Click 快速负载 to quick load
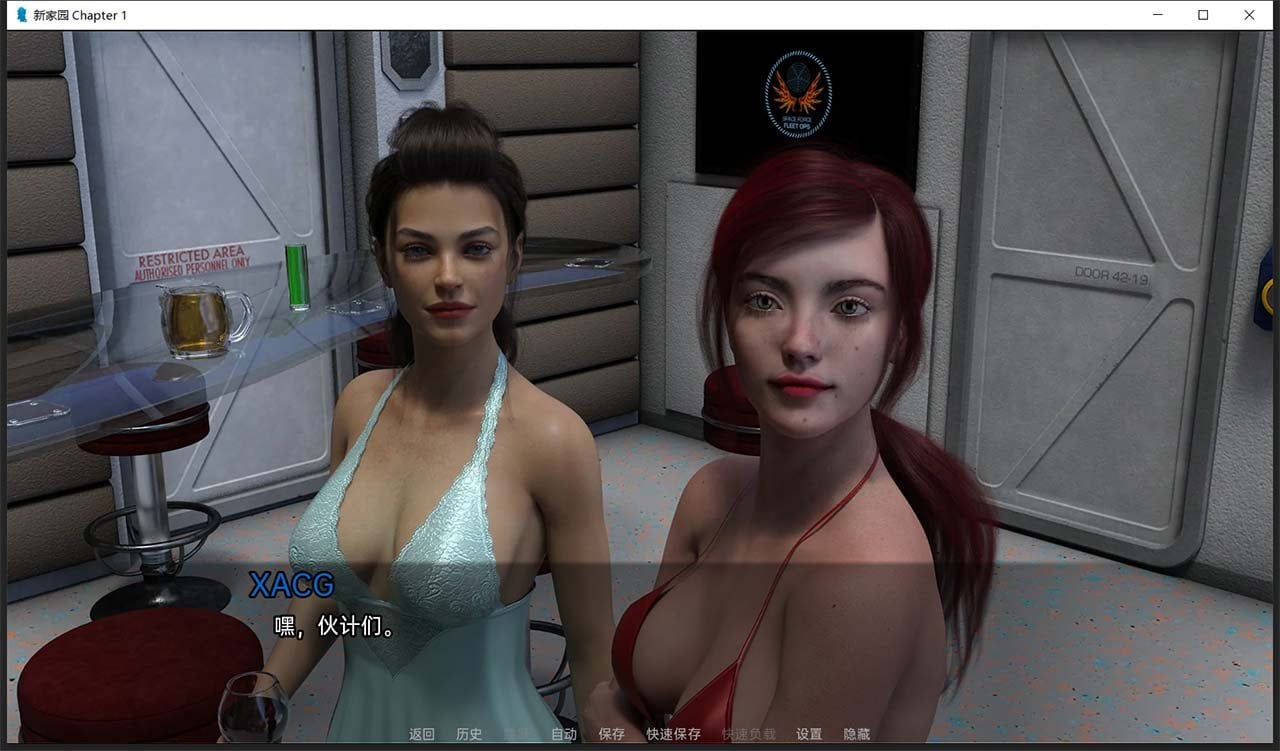This screenshot has width=1280, height=751. point(748,734)
